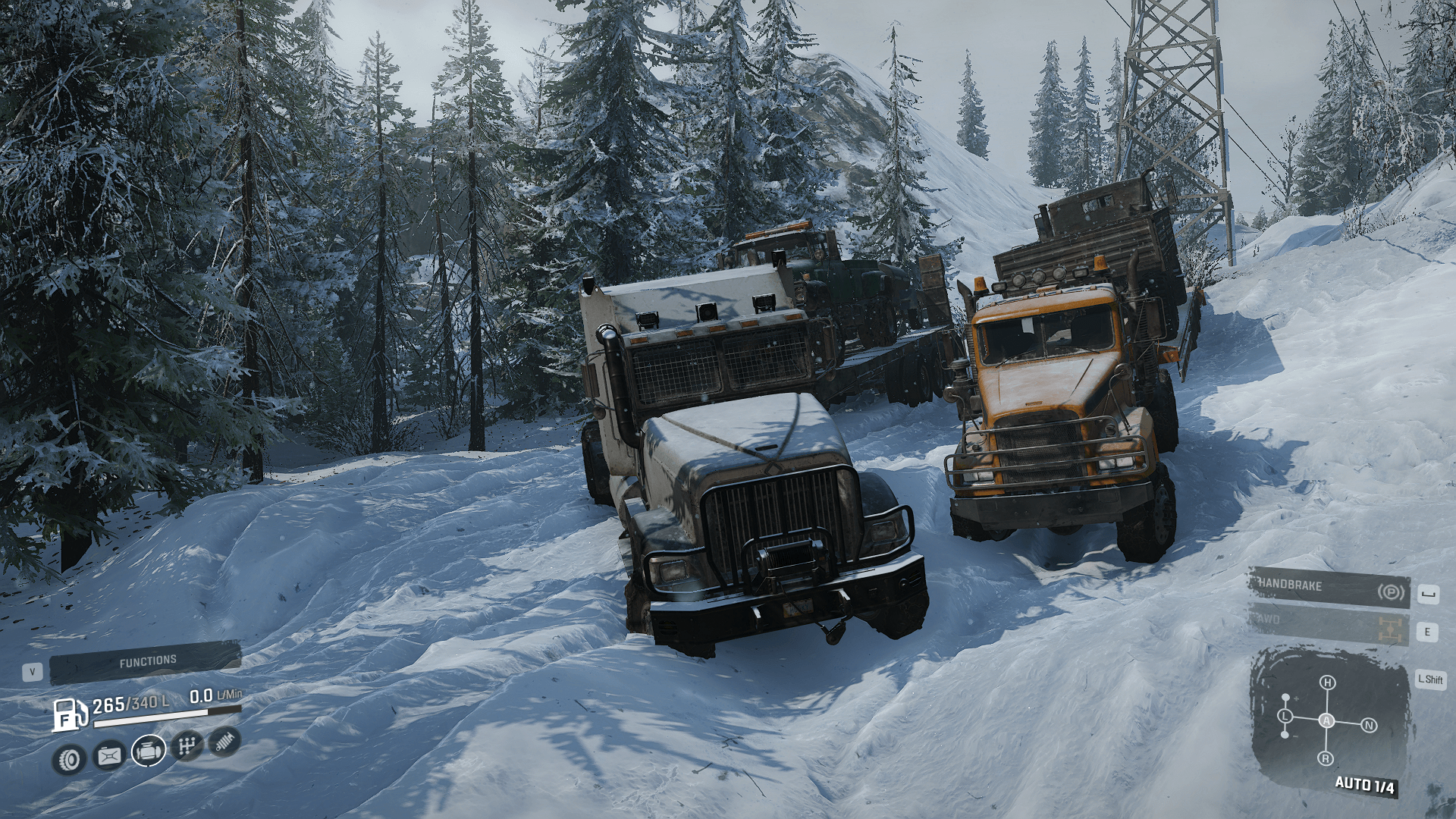Toggle the Handbrake control

[1329, 588]
